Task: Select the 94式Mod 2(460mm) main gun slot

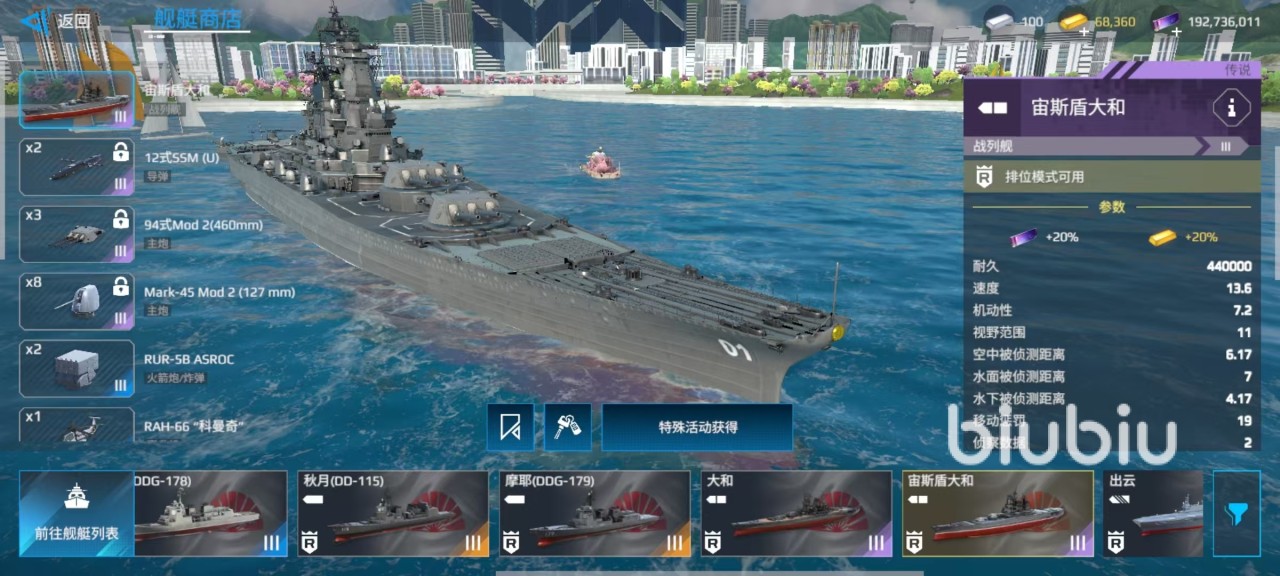Action: [77, 234]
